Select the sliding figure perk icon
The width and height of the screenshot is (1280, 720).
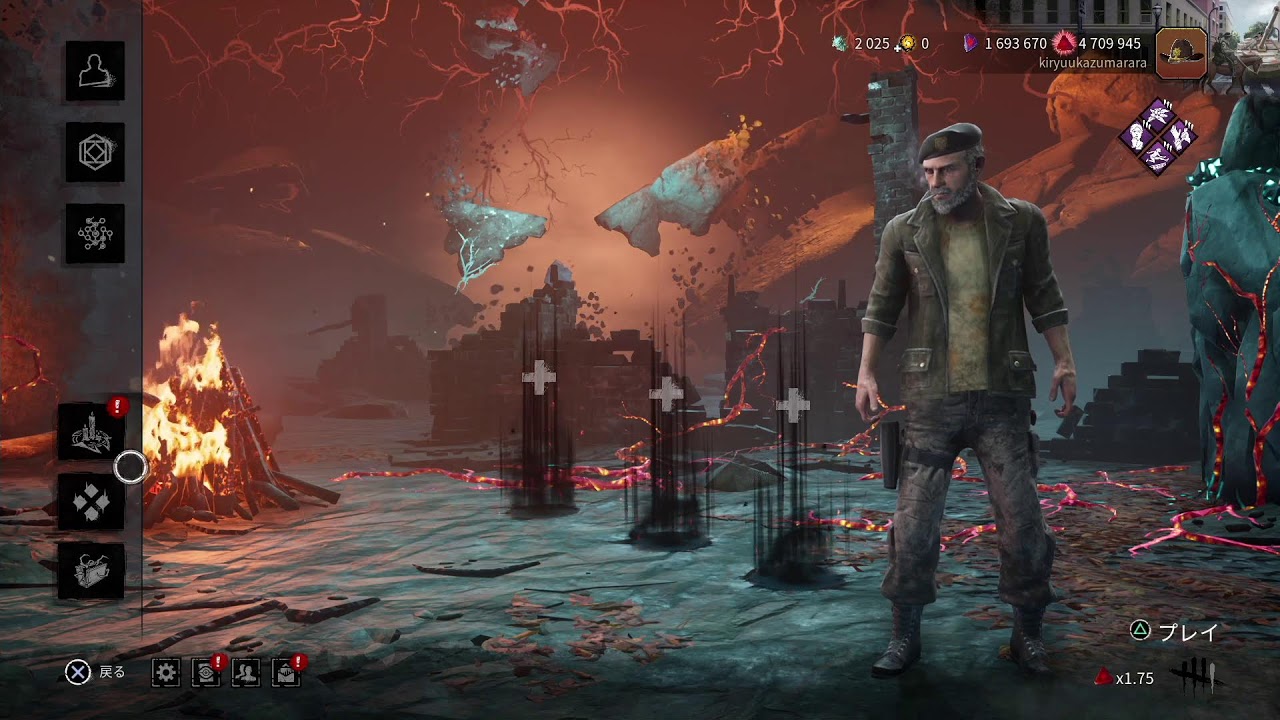pos(1158,156)
